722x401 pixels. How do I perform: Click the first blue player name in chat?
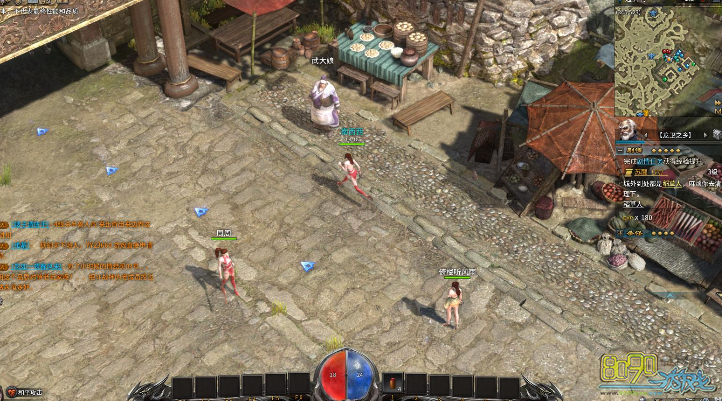tap(22, 225)
